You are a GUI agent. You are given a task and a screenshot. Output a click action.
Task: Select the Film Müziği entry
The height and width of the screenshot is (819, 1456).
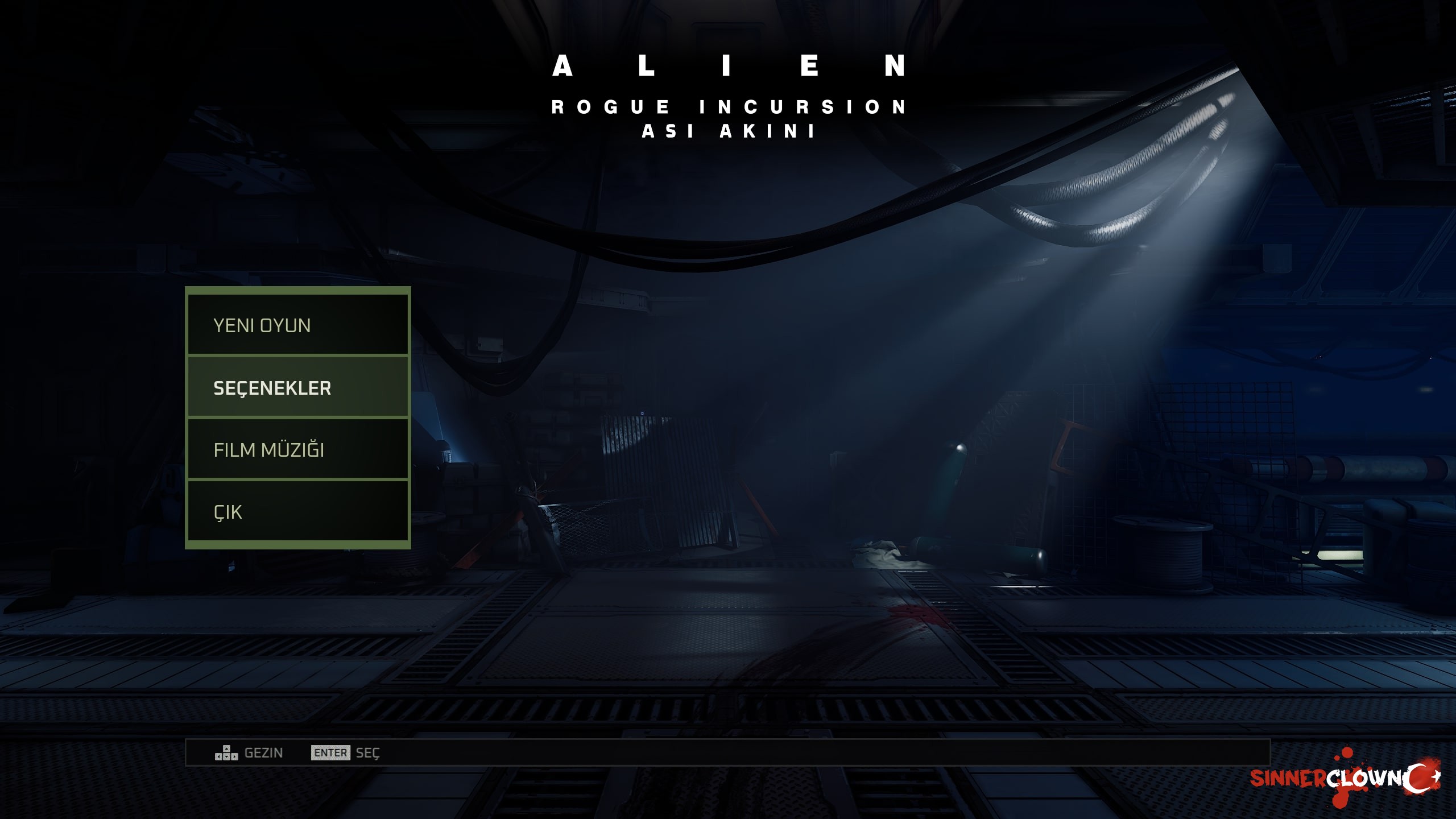(x=297, y=449)
